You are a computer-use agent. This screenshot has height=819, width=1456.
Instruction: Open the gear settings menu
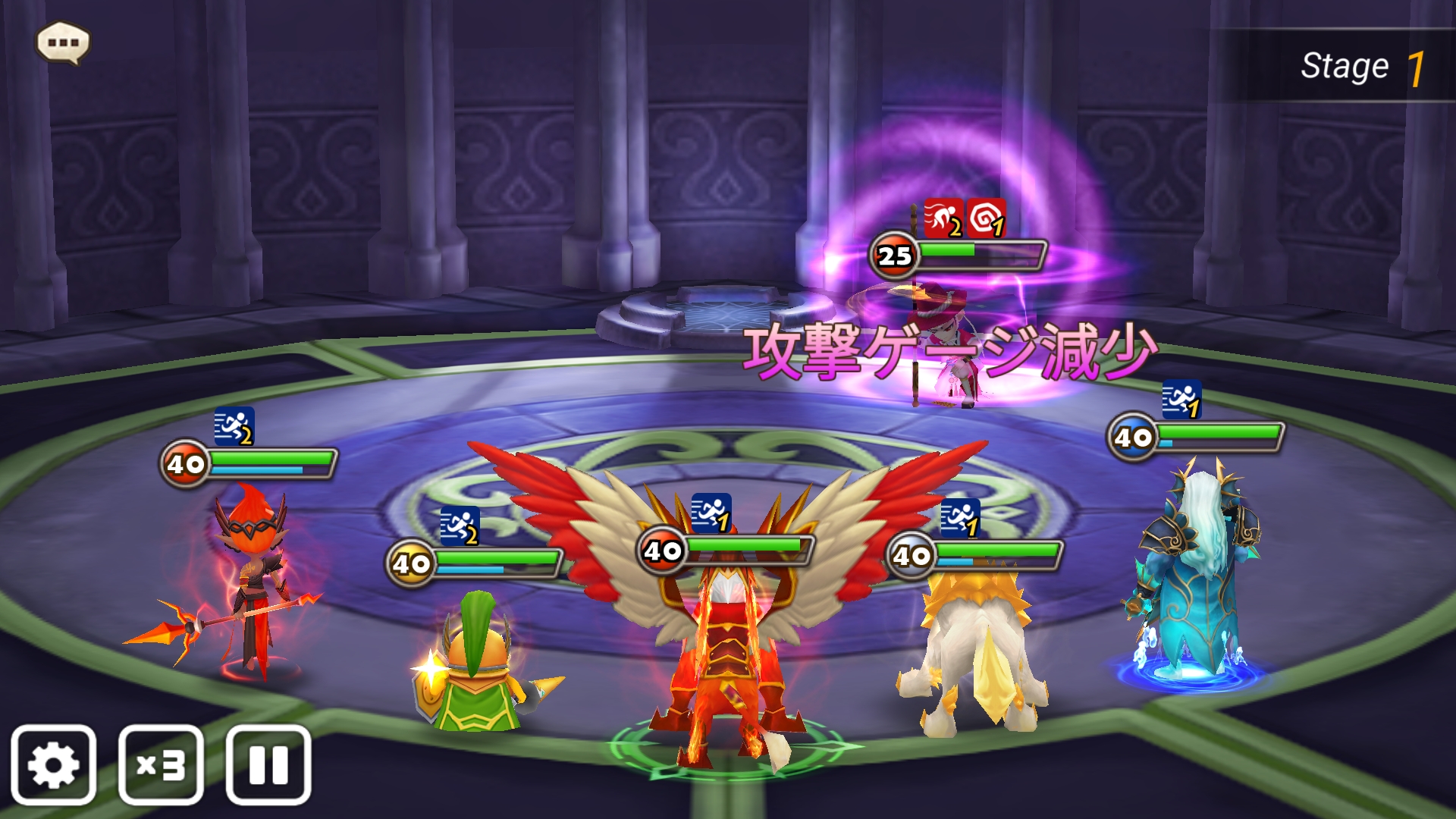coord(53,764)
